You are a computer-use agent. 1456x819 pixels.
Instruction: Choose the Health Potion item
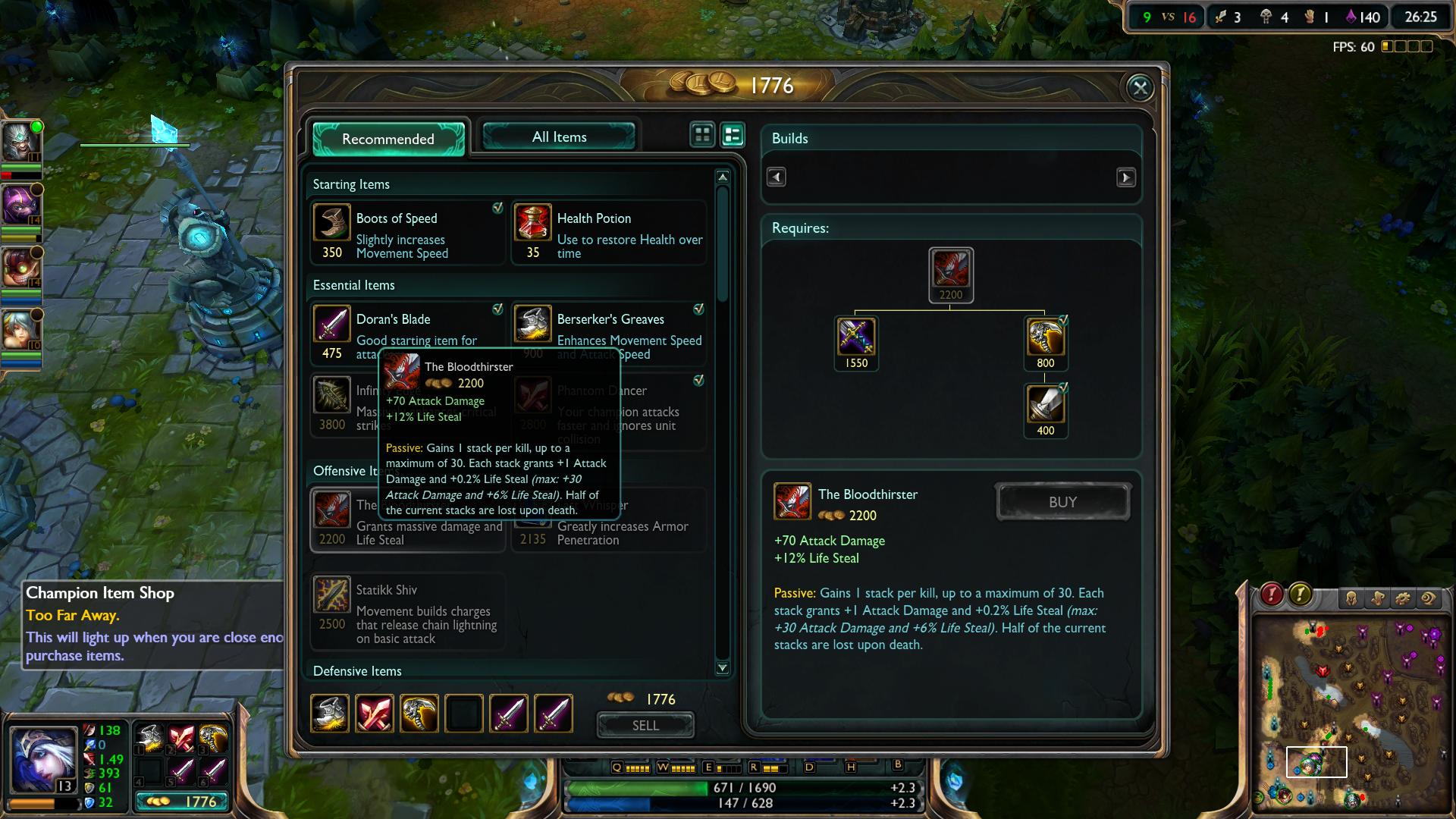(609, 233)
